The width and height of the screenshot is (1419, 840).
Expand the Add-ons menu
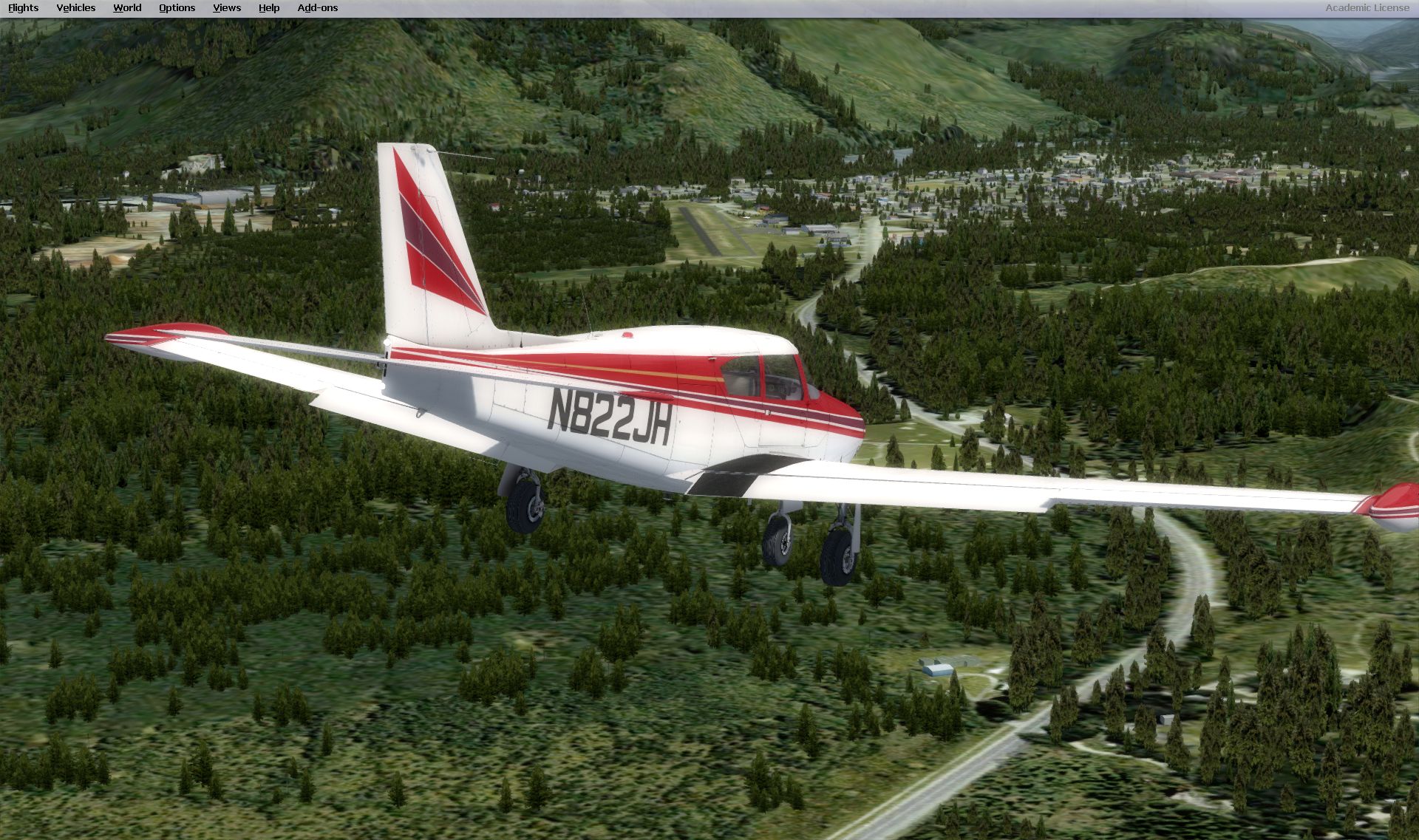tap(317, 8)
